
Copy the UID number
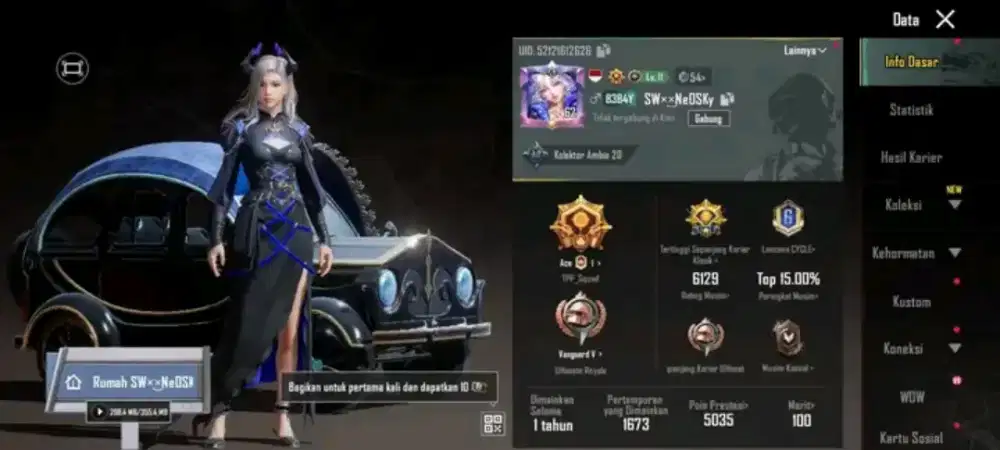click(604, 50)
